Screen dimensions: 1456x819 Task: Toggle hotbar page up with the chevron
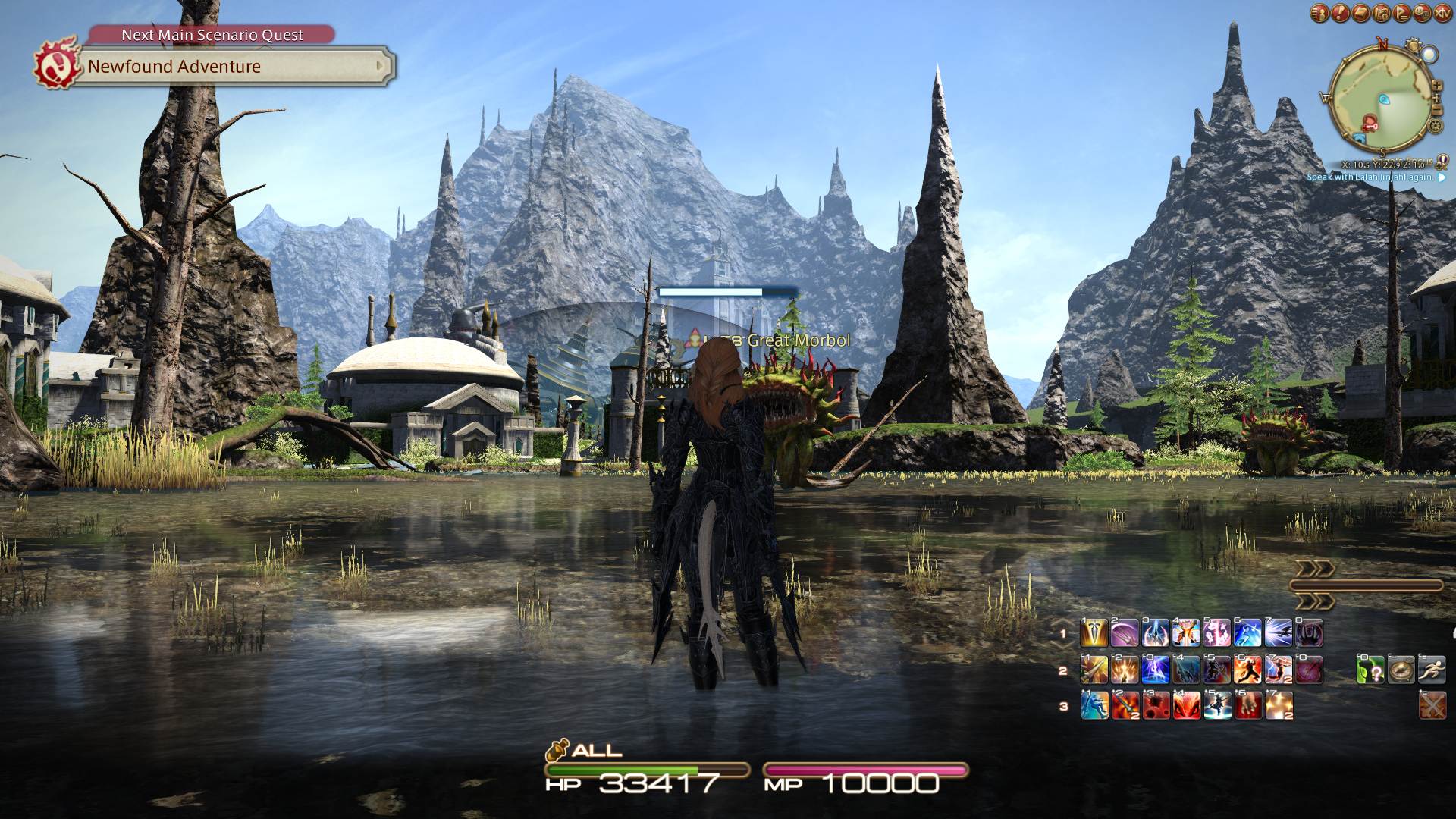tap(1314, 570)
